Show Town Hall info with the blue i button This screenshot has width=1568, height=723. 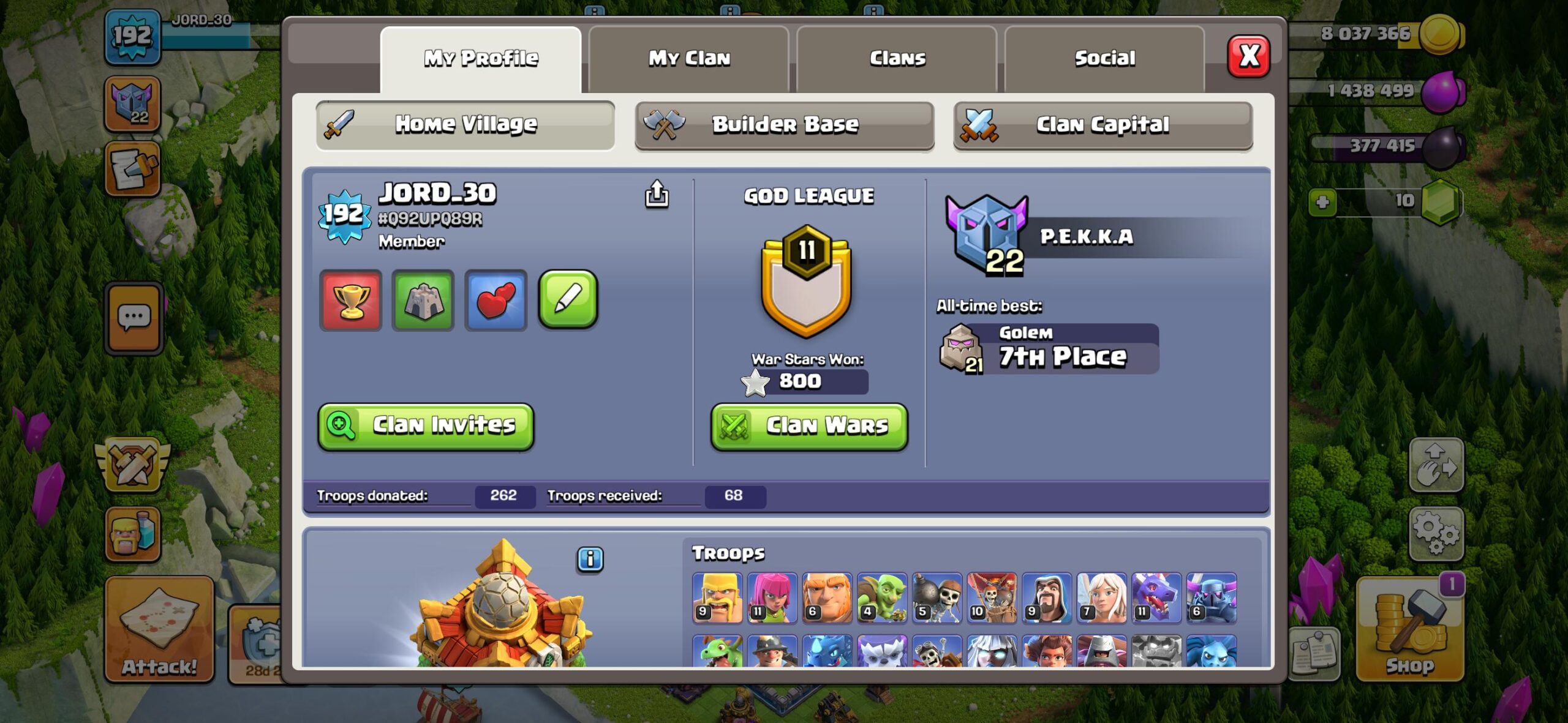click(590, 560)
